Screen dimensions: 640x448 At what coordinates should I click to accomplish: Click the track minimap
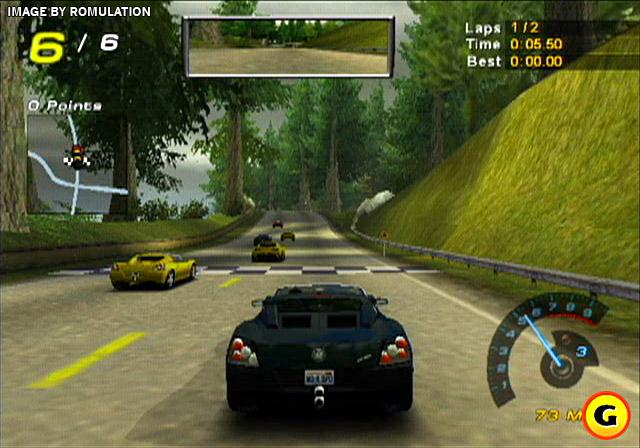pyautogui.click(x=75, y=162)
